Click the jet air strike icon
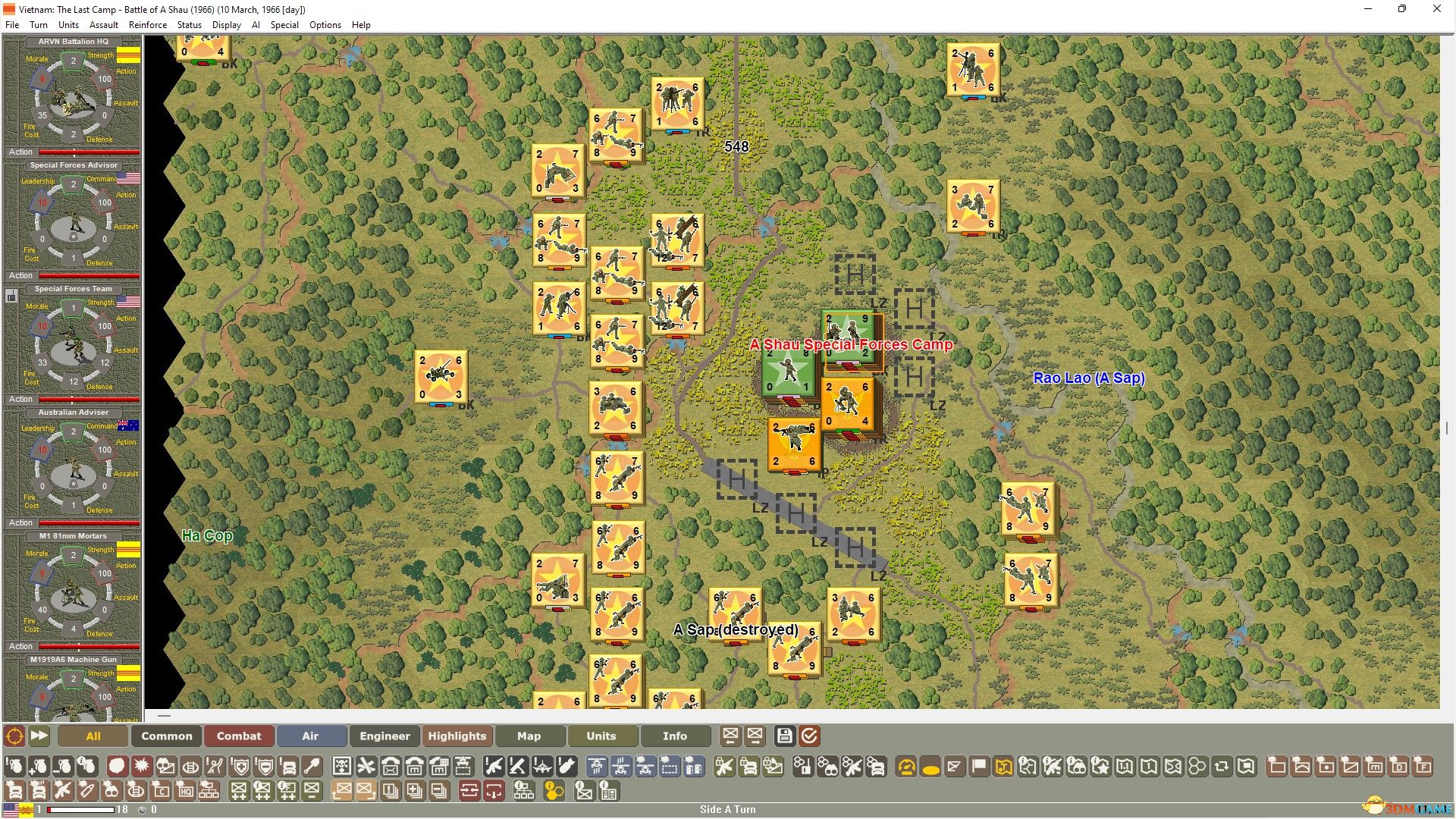 pyautogui.click(x=544, y=767)
